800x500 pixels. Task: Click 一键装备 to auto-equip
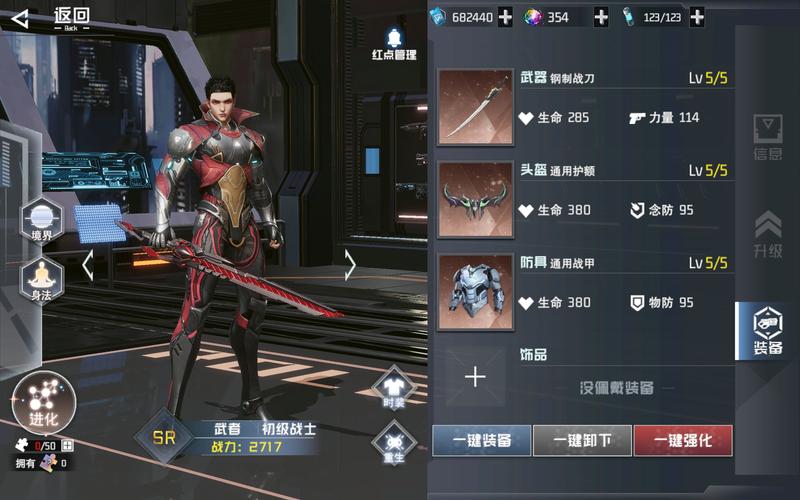coord(481,440)
